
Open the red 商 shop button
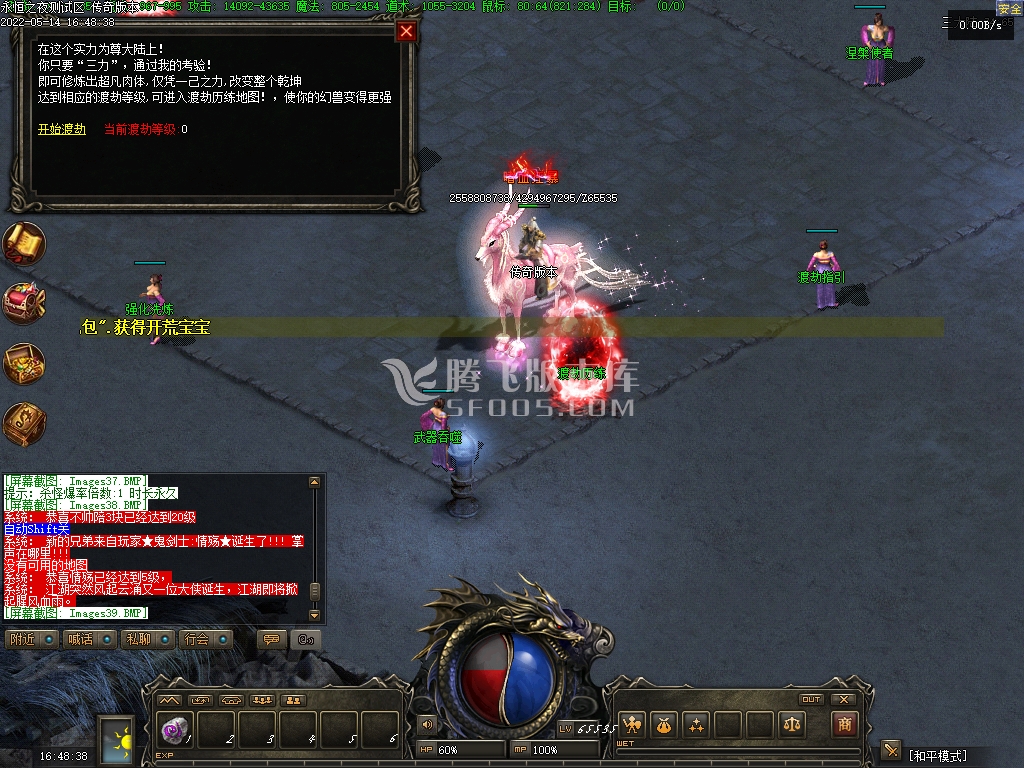tap(845, 724)
